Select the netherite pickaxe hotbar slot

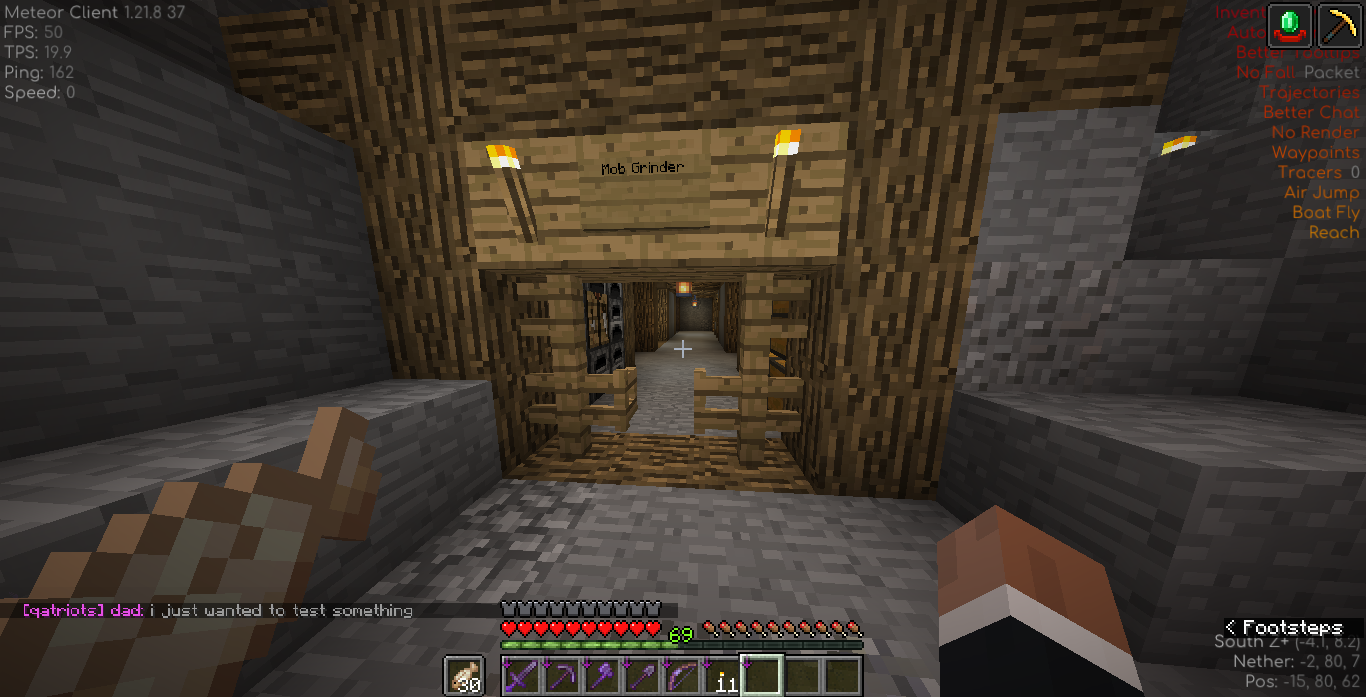562,676
